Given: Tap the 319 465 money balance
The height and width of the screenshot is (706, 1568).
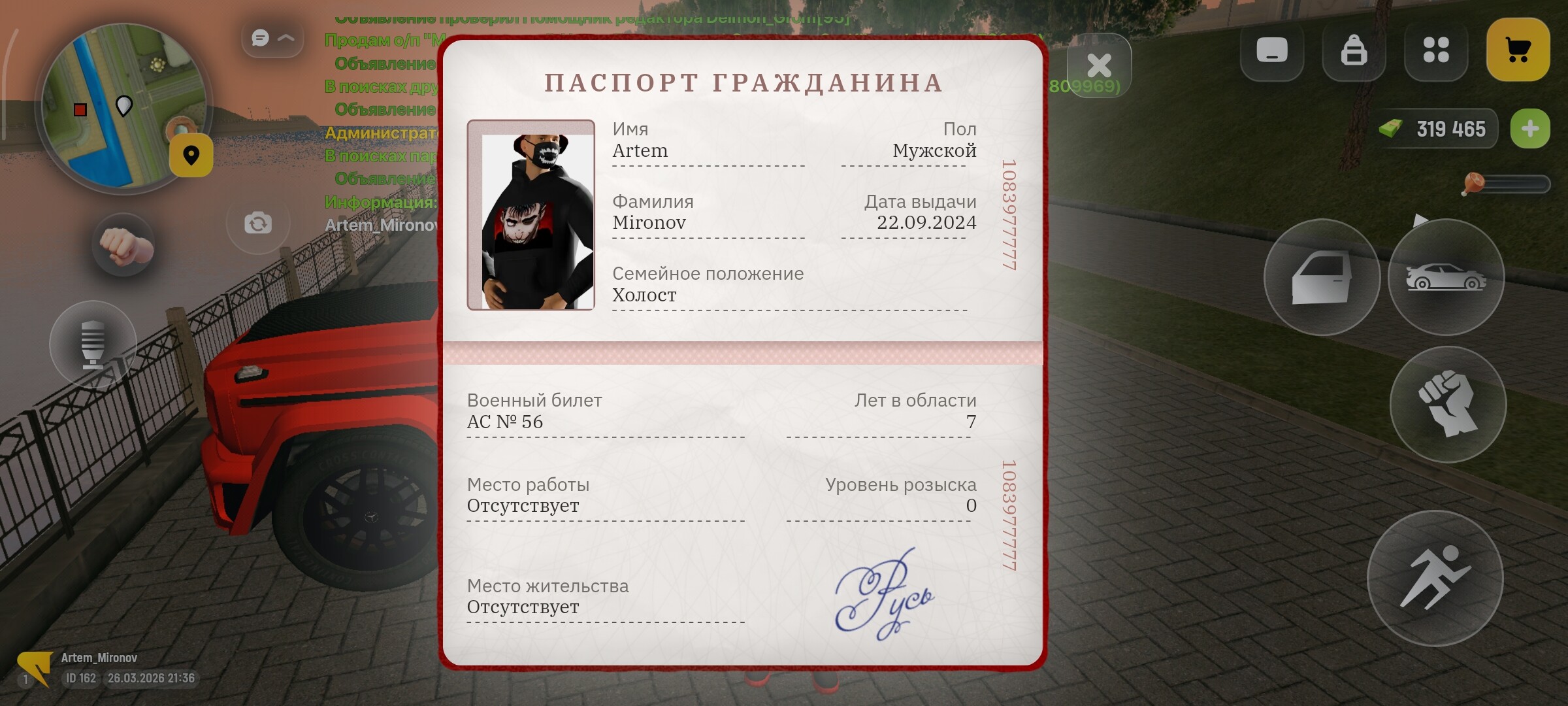Looking at the screenshot, I should 1436,128.
